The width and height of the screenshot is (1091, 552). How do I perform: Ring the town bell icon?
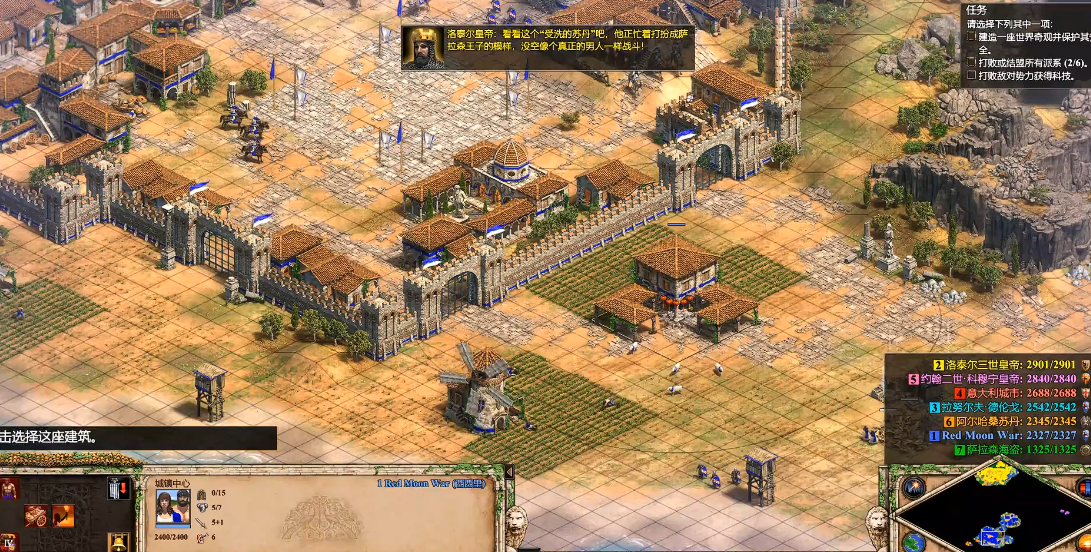[118, 543]
